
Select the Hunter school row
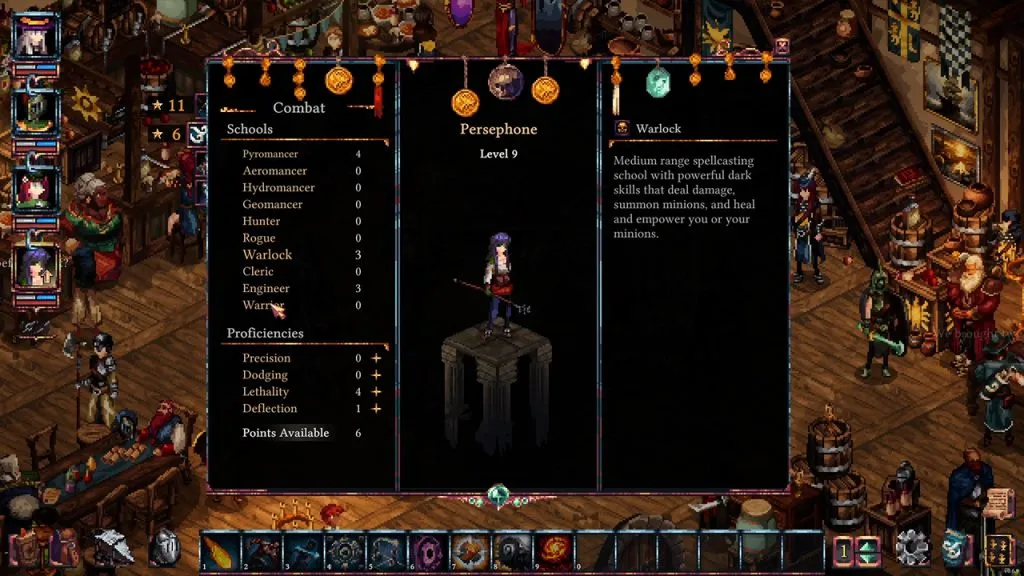262,221
